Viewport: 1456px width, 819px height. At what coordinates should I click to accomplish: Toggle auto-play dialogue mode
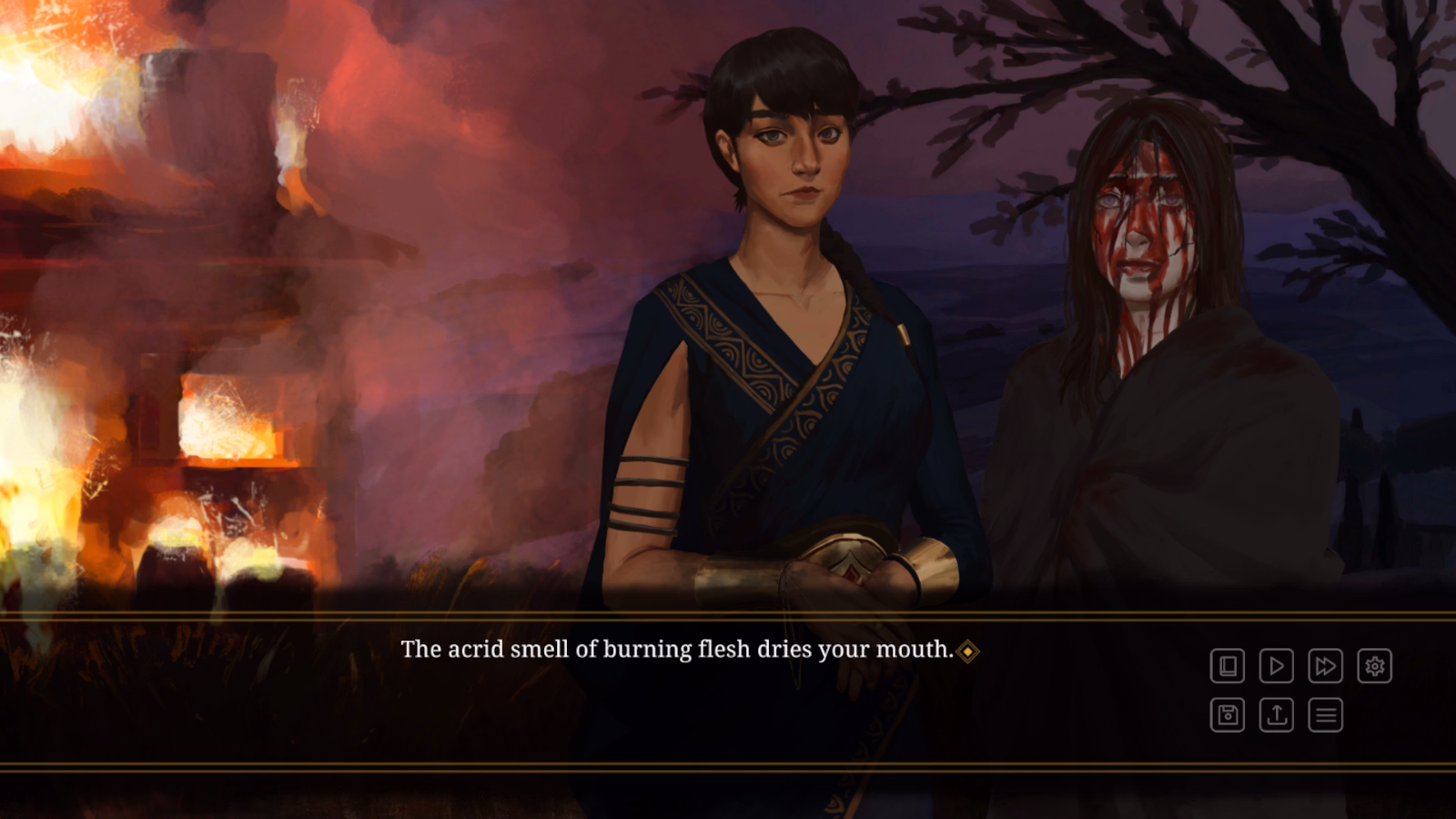coord(1276,666)
